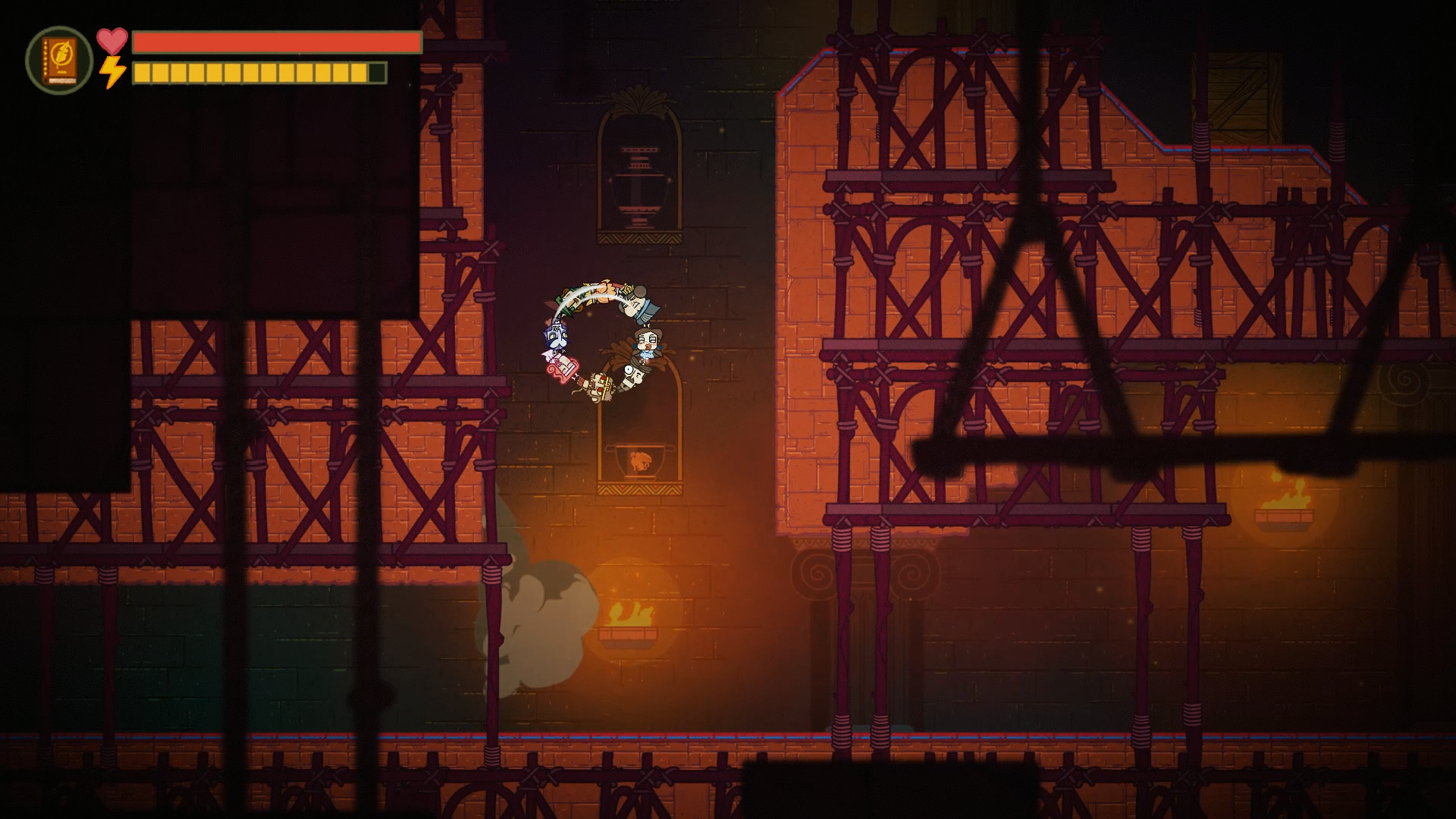The width and height of the screenshot is (1456, 819).
Task: Click the lightning spellbook icon
Action: (59, 60)
